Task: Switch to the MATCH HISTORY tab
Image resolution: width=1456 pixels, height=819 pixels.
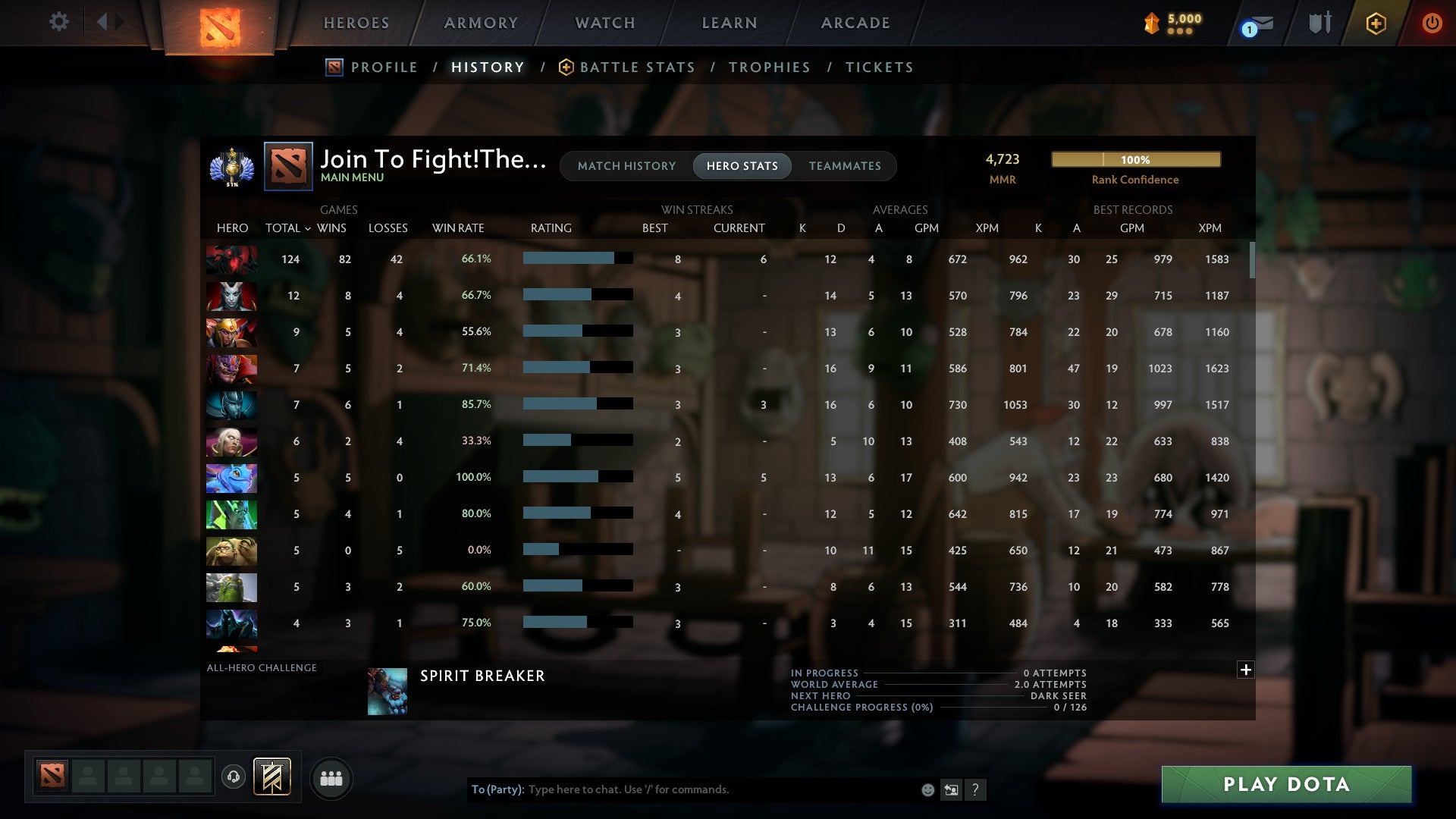Action: [x=626, y=165]
